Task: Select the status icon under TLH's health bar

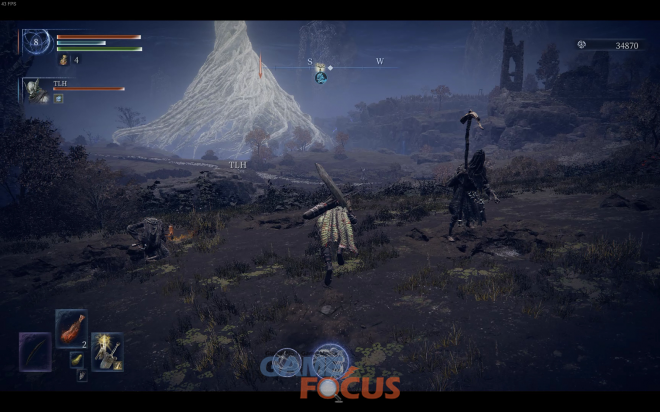Action: [x=59, y=98]
